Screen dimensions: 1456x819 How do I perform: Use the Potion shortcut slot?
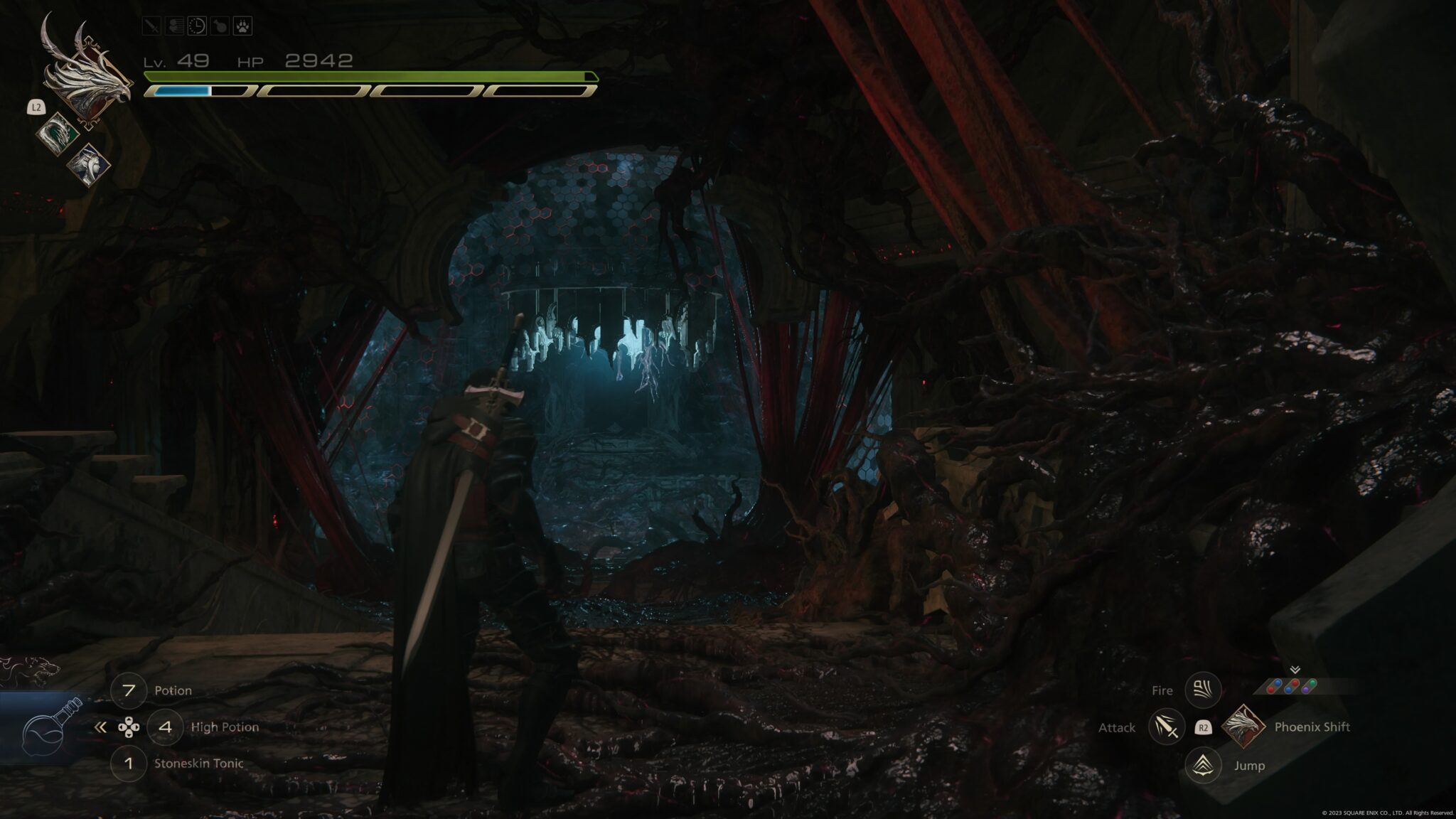click(129, 690)
